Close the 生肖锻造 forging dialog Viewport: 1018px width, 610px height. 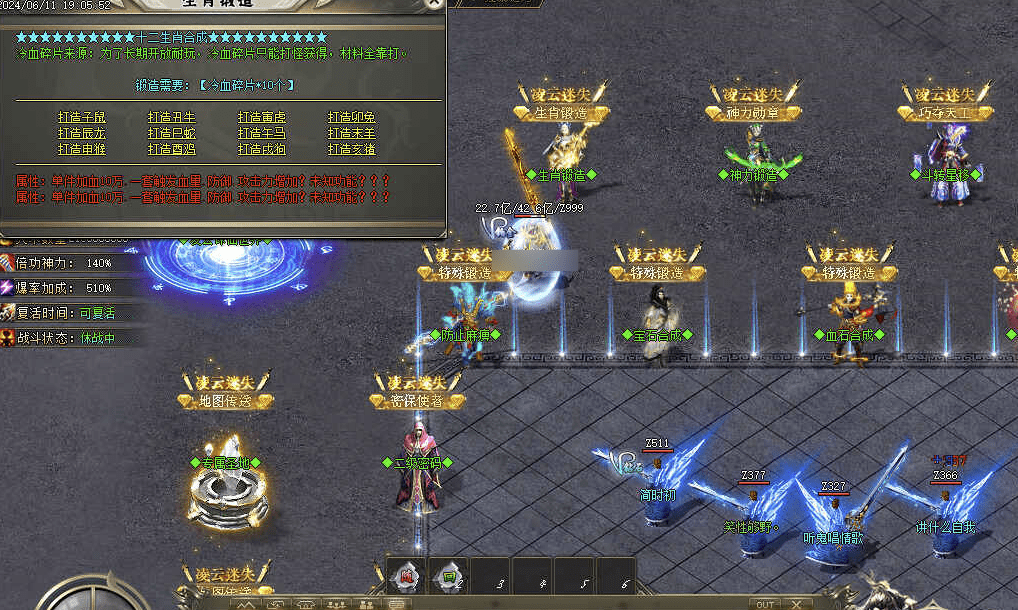coord(433,4)
